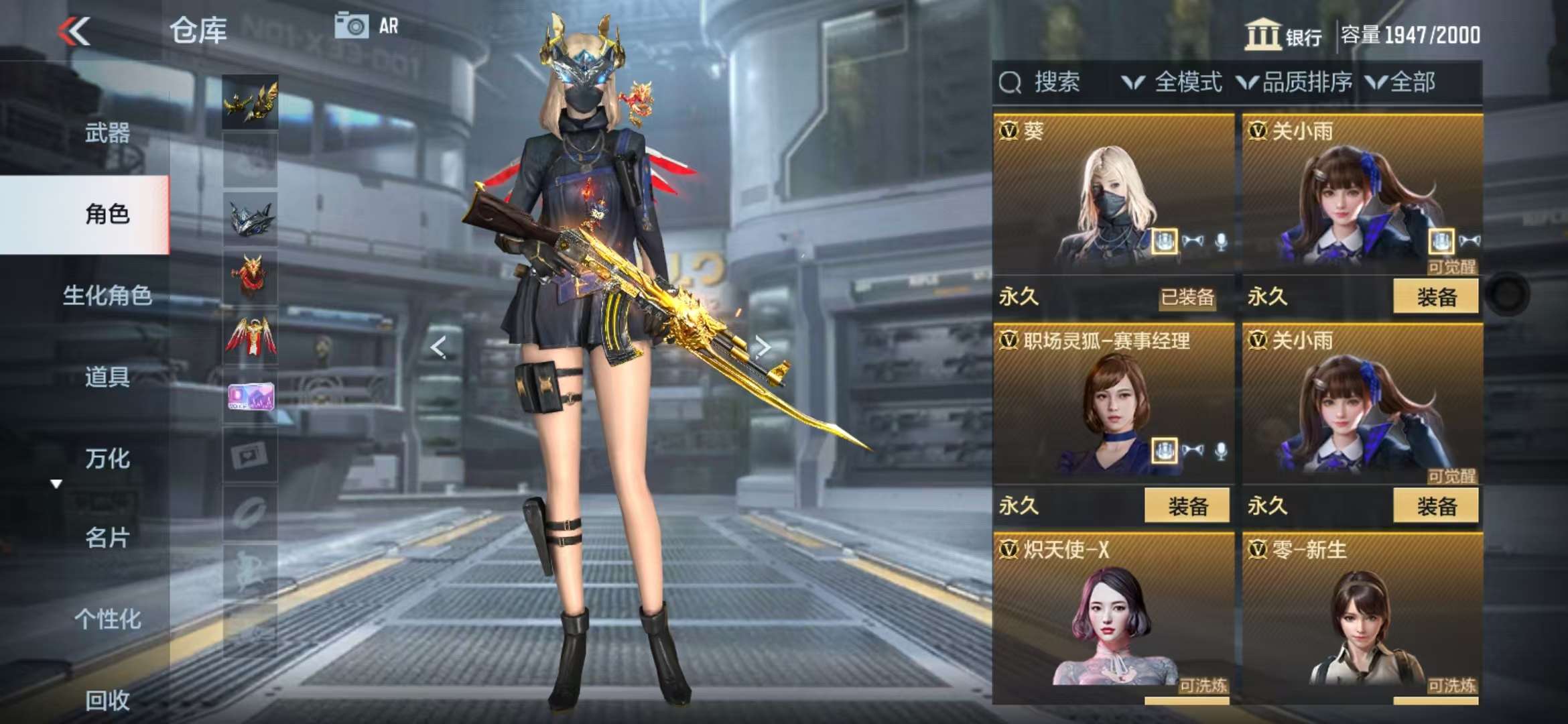This screenshot has width=1568, height=724.
Task: Open the 全部 category filter dropdown
Action: (x=1400, y=82)
